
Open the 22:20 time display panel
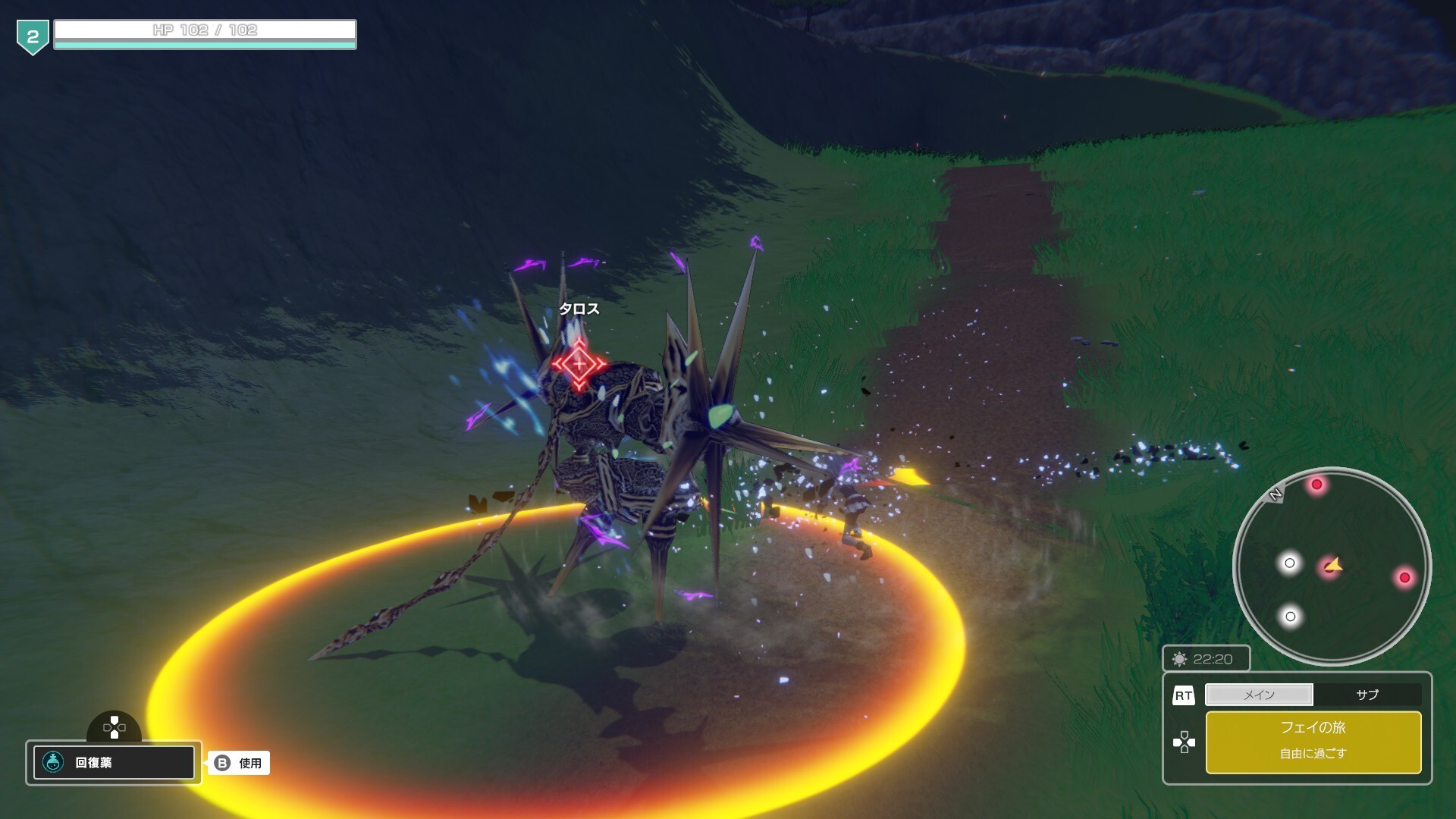(x=1206, y=659)
